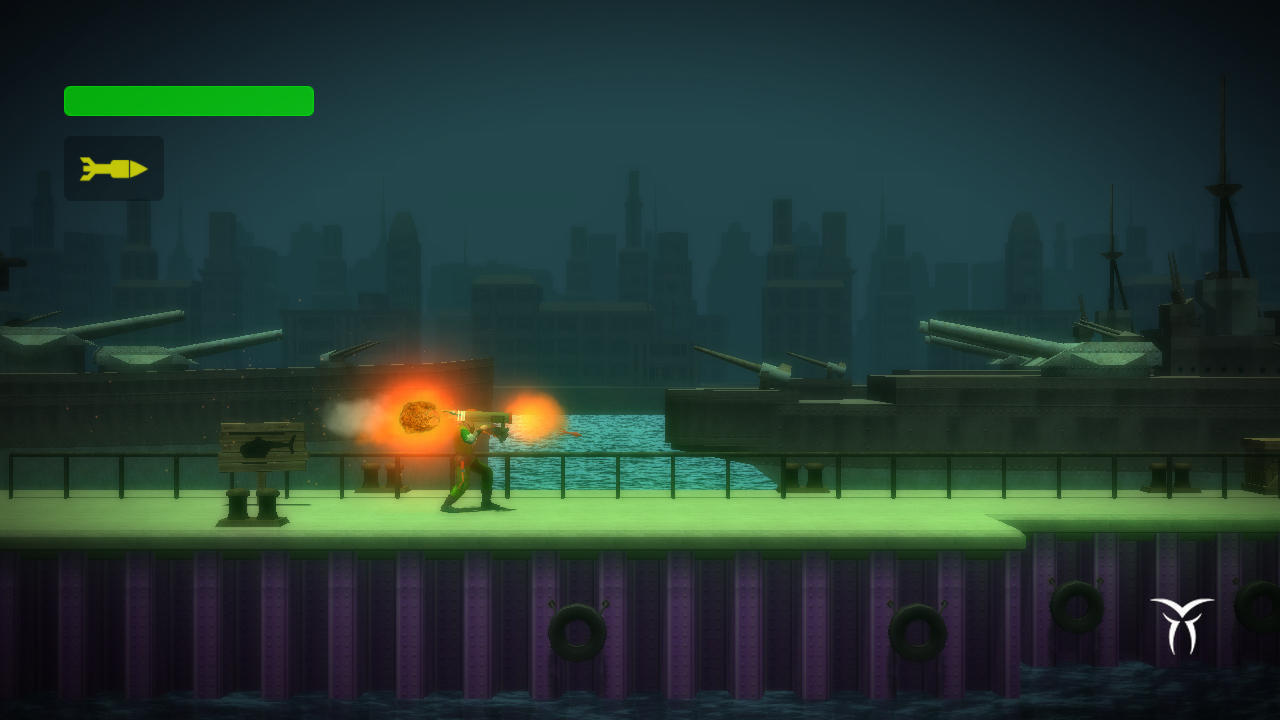The width and height of the screenshot is (1280, 720).
Task: Click the white winged emblem logo
Action: click(x=1182, y=624)
